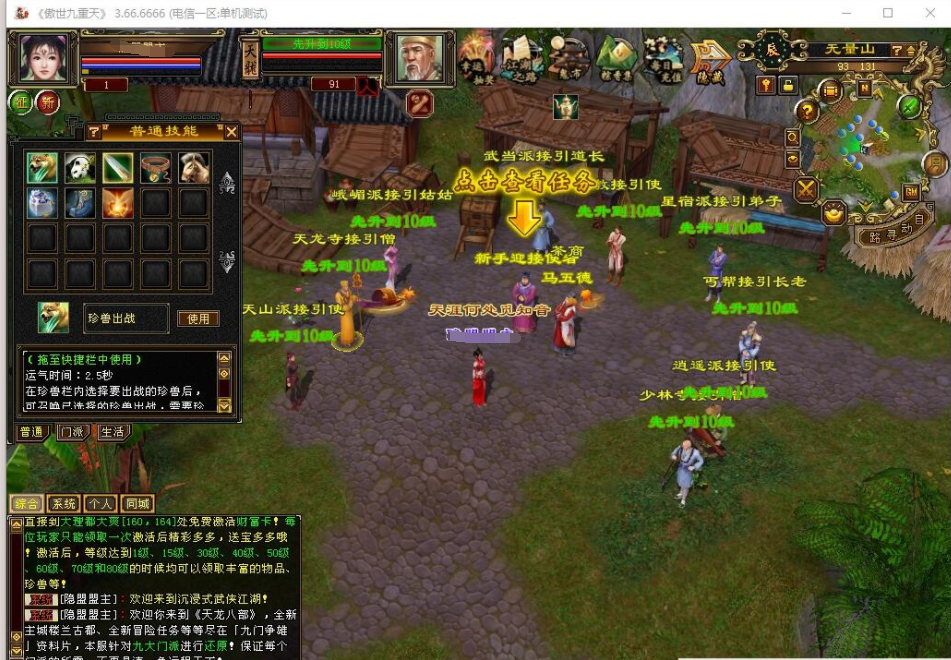Switch to the 门派 skills tab
Screen dimensions: 951x660
[70, 432]
